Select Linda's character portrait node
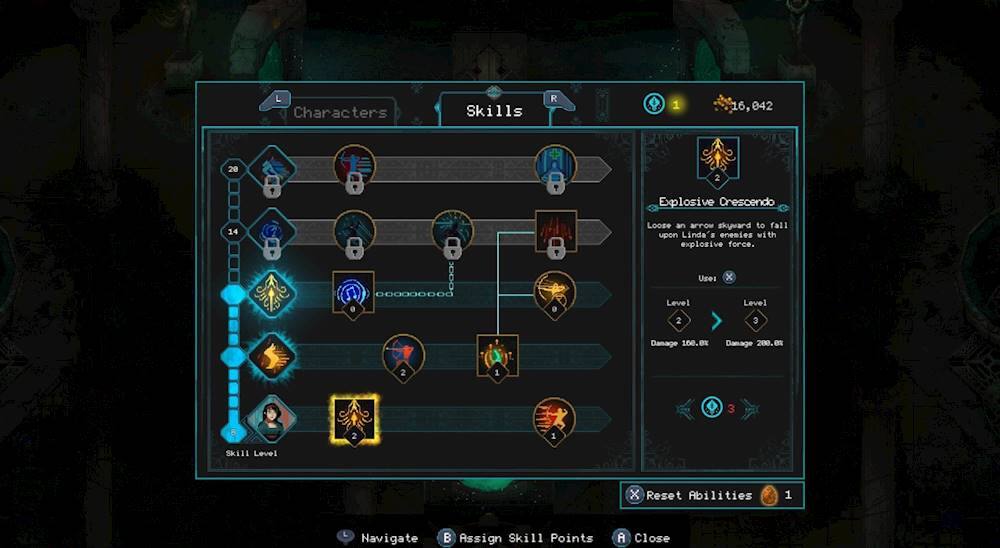 (270, 416)
